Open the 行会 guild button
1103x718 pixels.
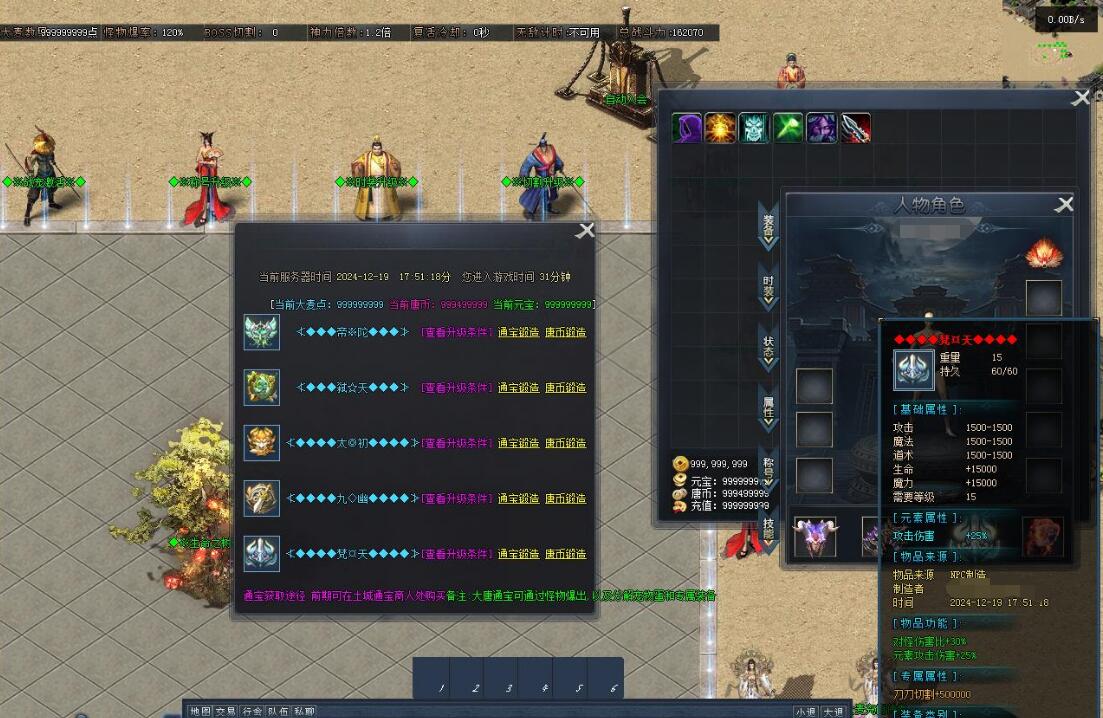(x=252, y=711)
